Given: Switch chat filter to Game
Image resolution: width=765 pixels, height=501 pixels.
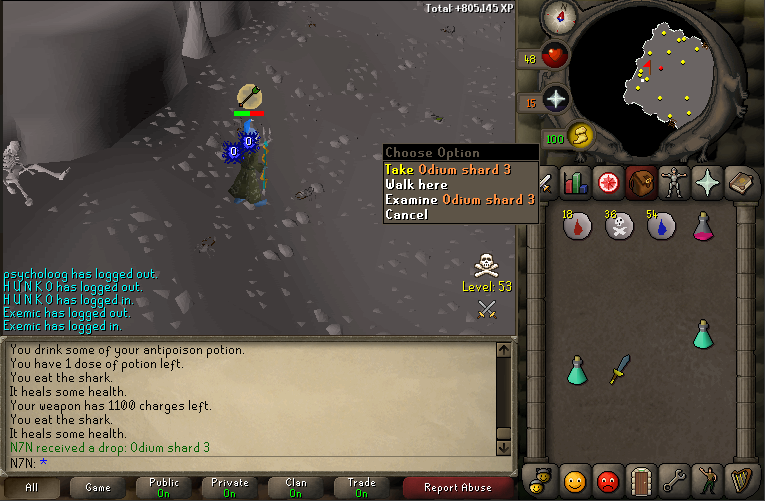Looking at the screenshot, I should (x=97, y=488).
